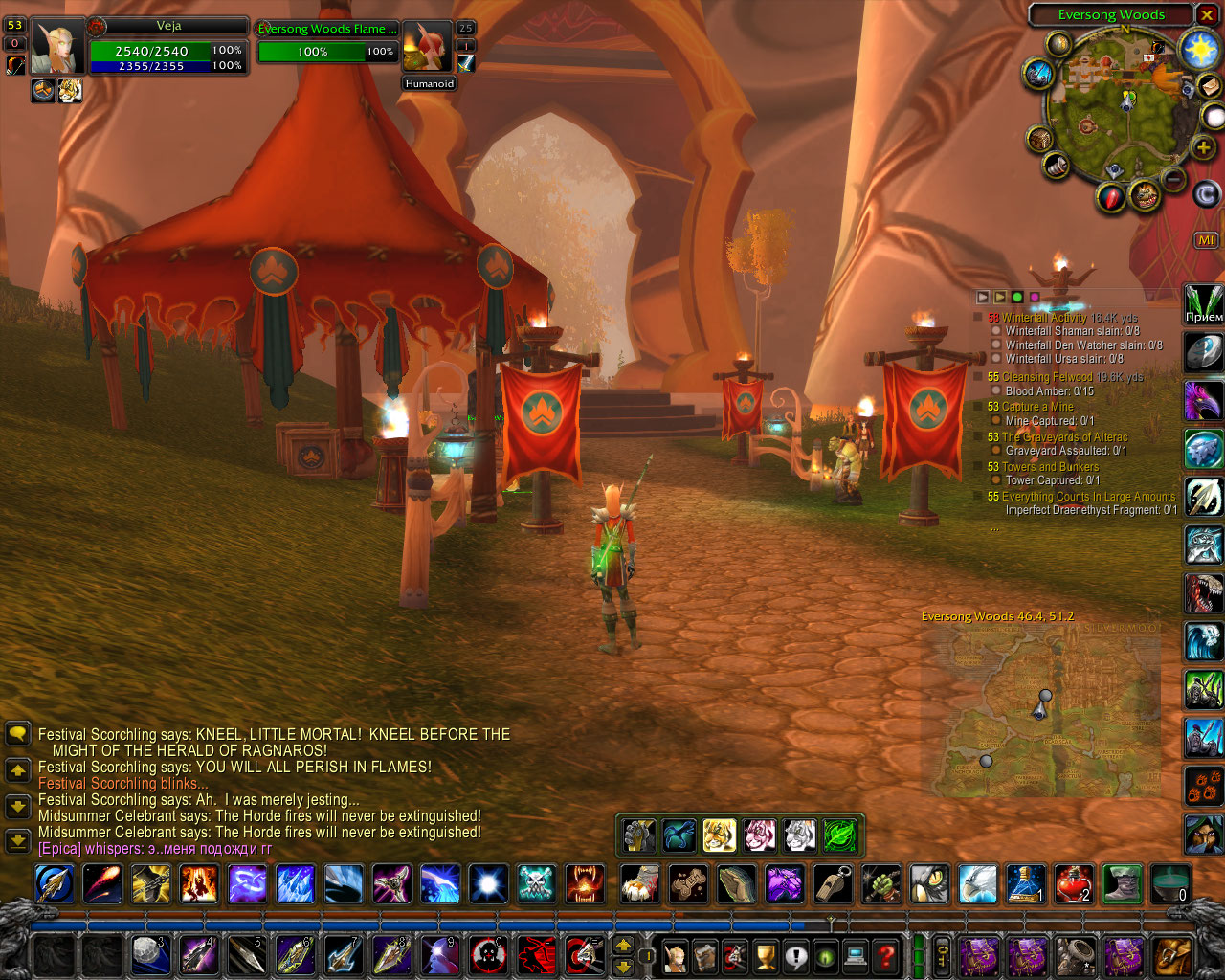The image size is (1225, 980).
Task: Zoom in the minimap with plus button
Action: coord(1203,147)
